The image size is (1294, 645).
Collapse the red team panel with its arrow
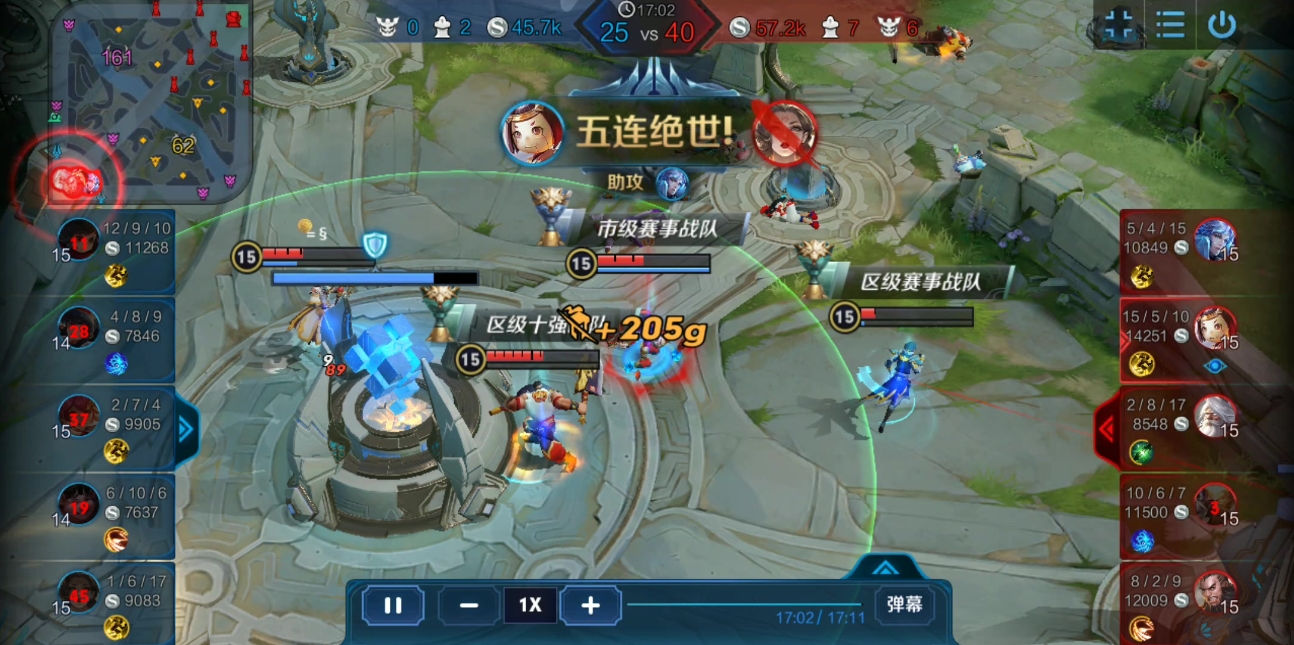coord(1107,429)
